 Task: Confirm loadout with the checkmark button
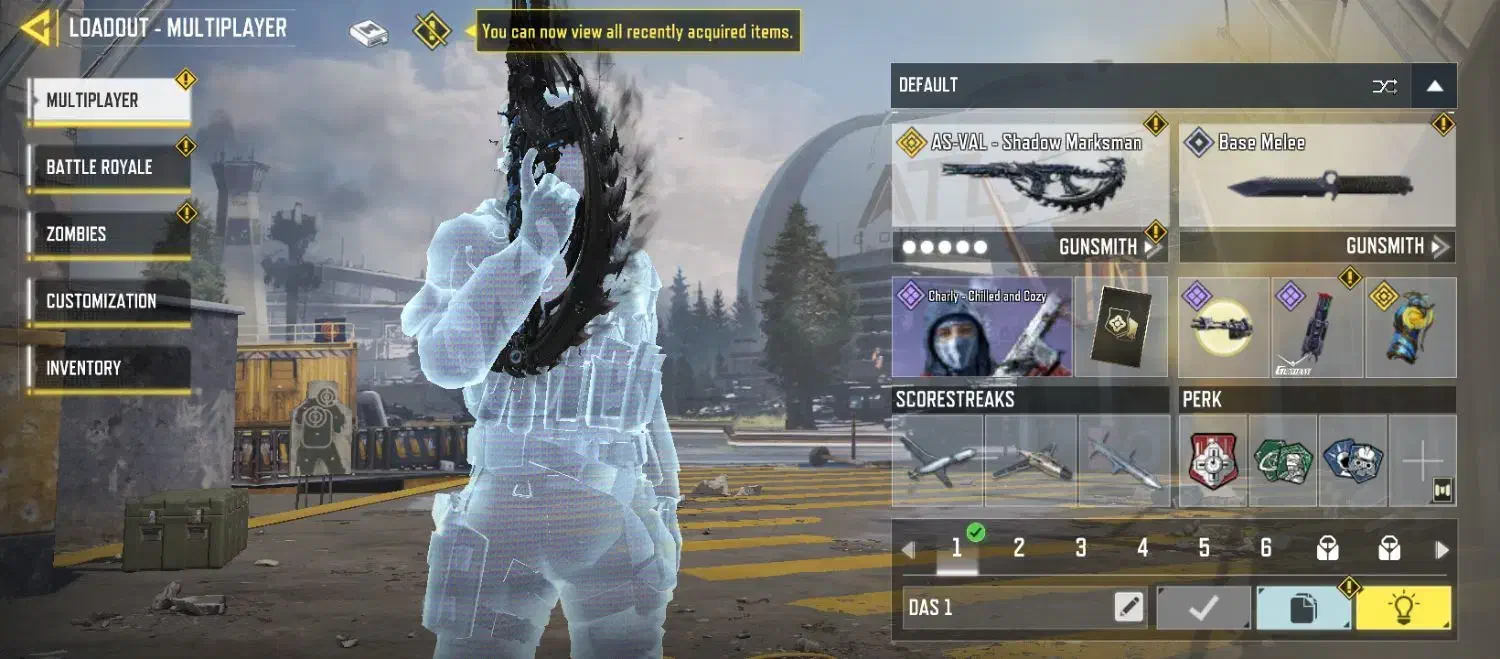pyautogui.click(x=1203, y=608)
